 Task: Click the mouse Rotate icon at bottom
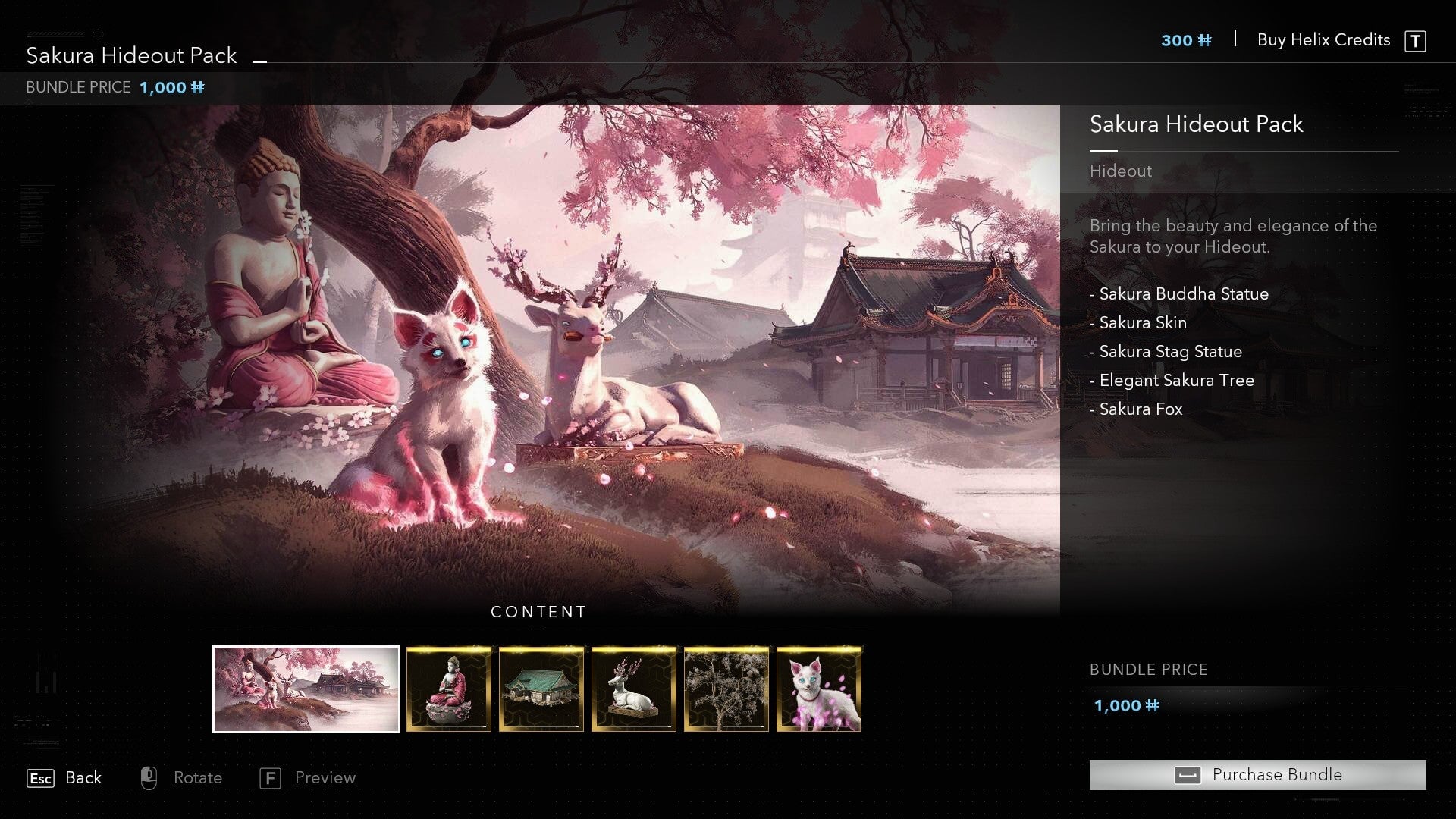point(149,777)
